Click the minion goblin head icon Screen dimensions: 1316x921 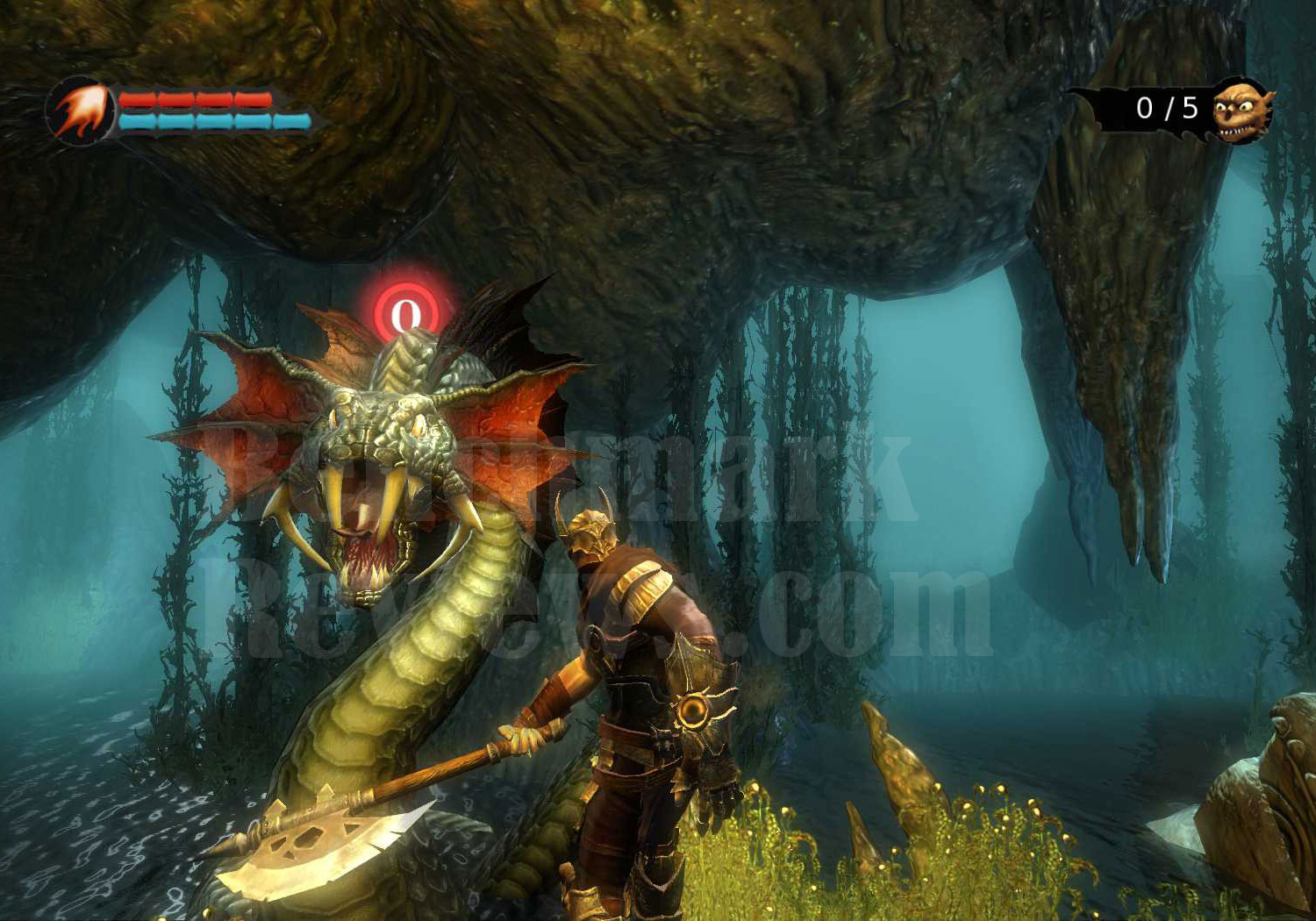[1241, 110]
